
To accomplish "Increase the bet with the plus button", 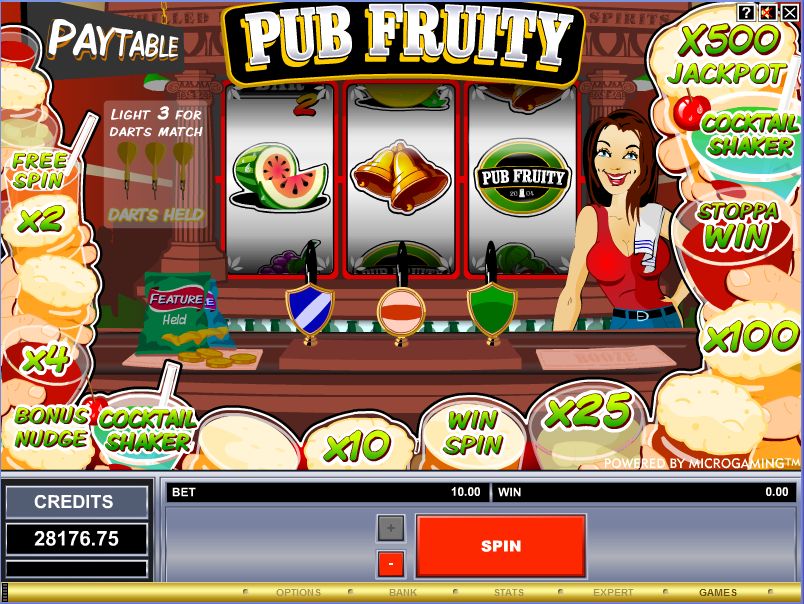I will 390,527.
